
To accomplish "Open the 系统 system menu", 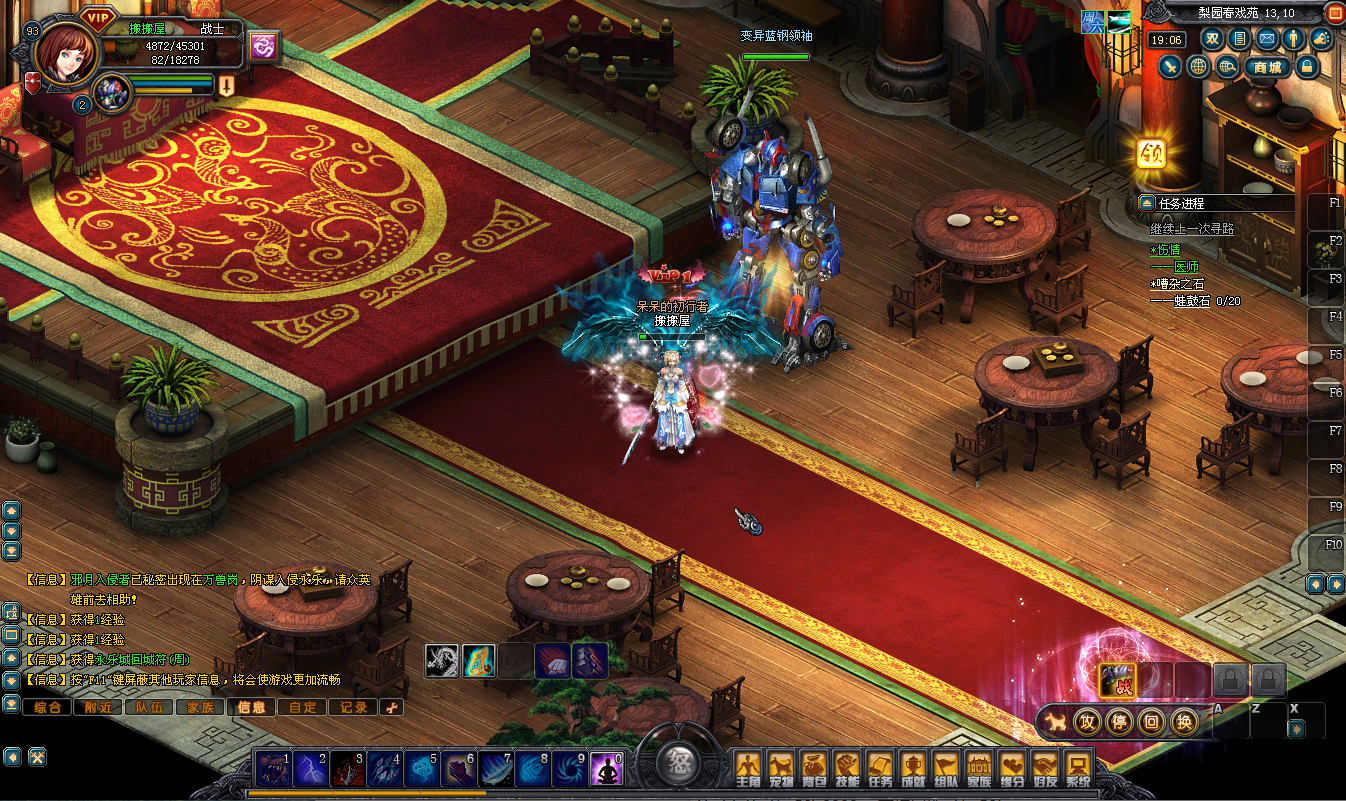I will tap(1077, 768).
